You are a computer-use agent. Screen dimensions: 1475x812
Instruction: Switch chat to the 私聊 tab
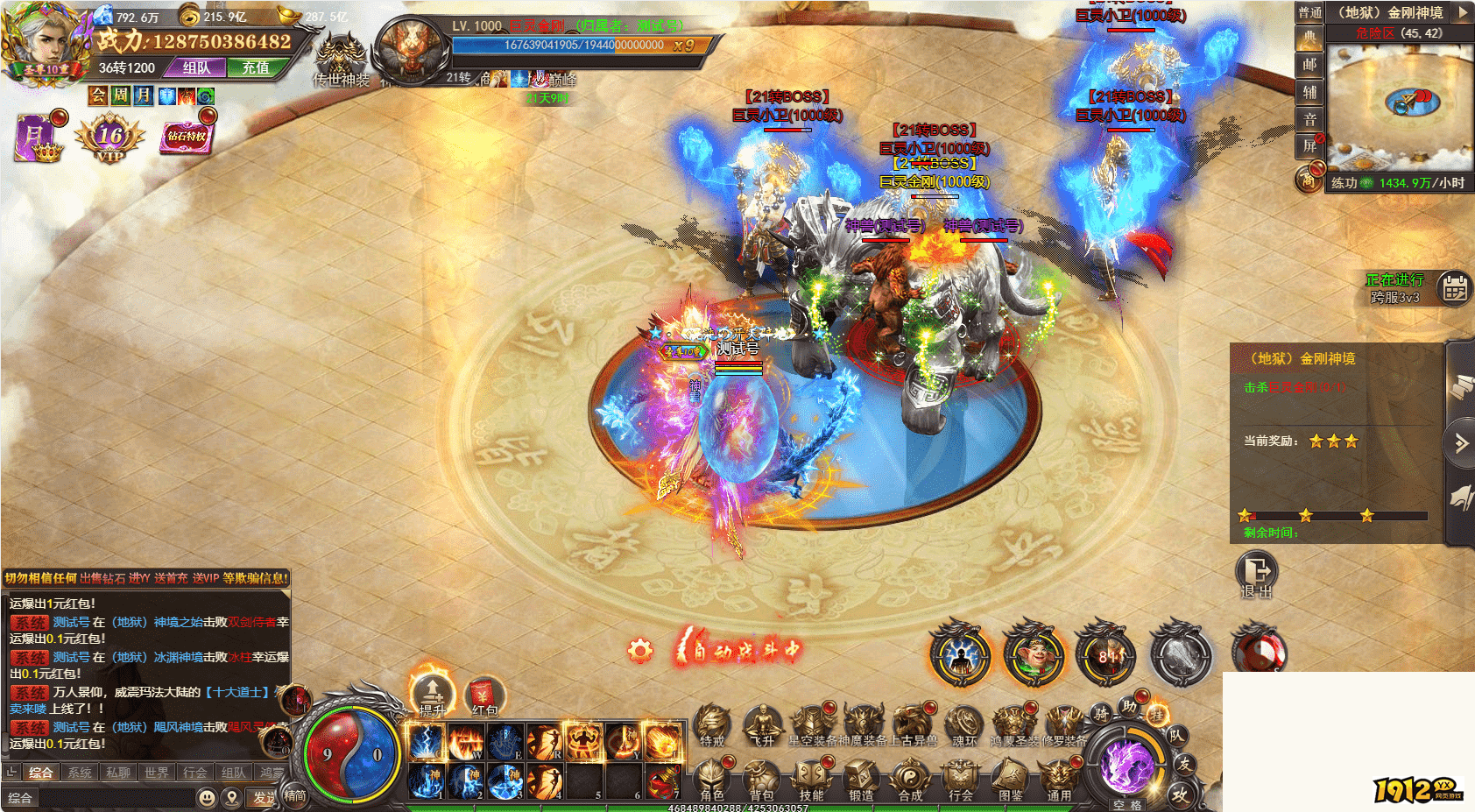118,773
